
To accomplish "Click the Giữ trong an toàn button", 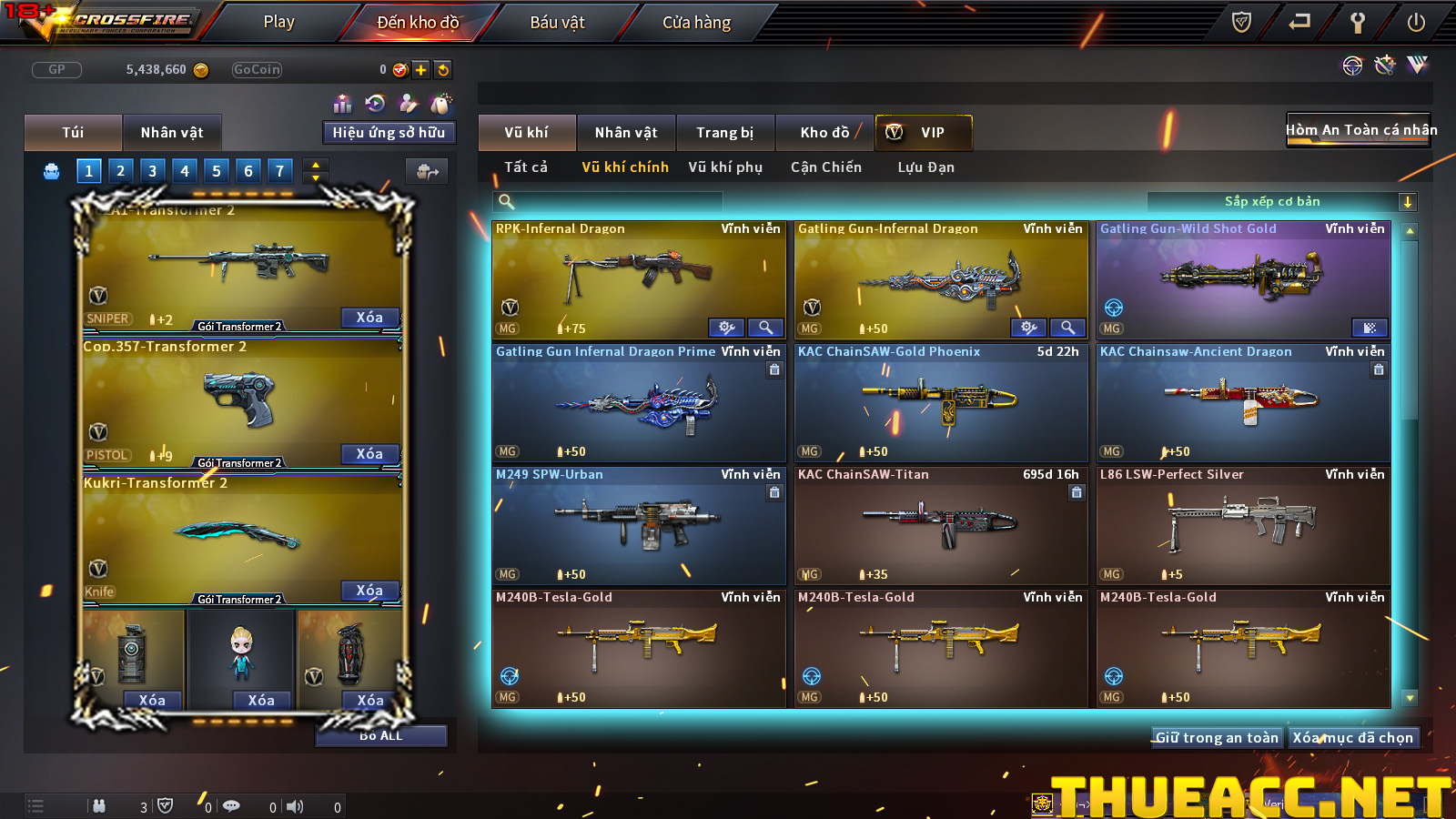I will coord(1217,738).
